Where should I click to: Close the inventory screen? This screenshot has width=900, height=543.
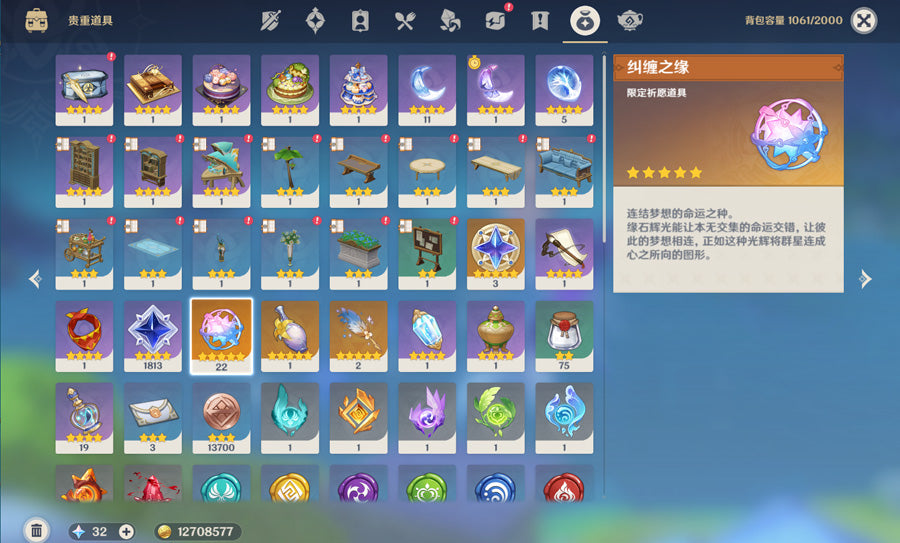click(x=863, y=20)
